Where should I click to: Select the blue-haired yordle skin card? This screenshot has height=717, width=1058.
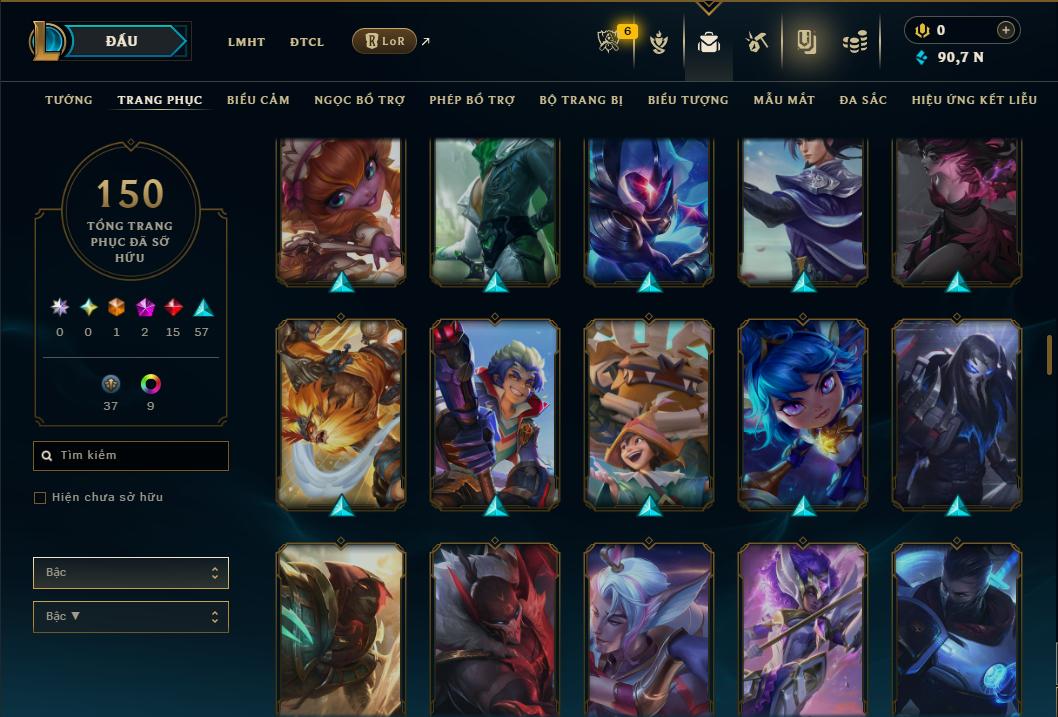click(804, 414)
